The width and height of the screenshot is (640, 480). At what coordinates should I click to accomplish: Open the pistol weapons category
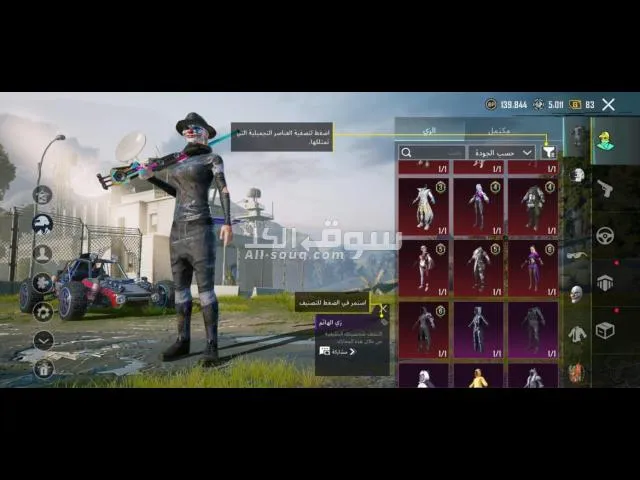click(605, 188)
